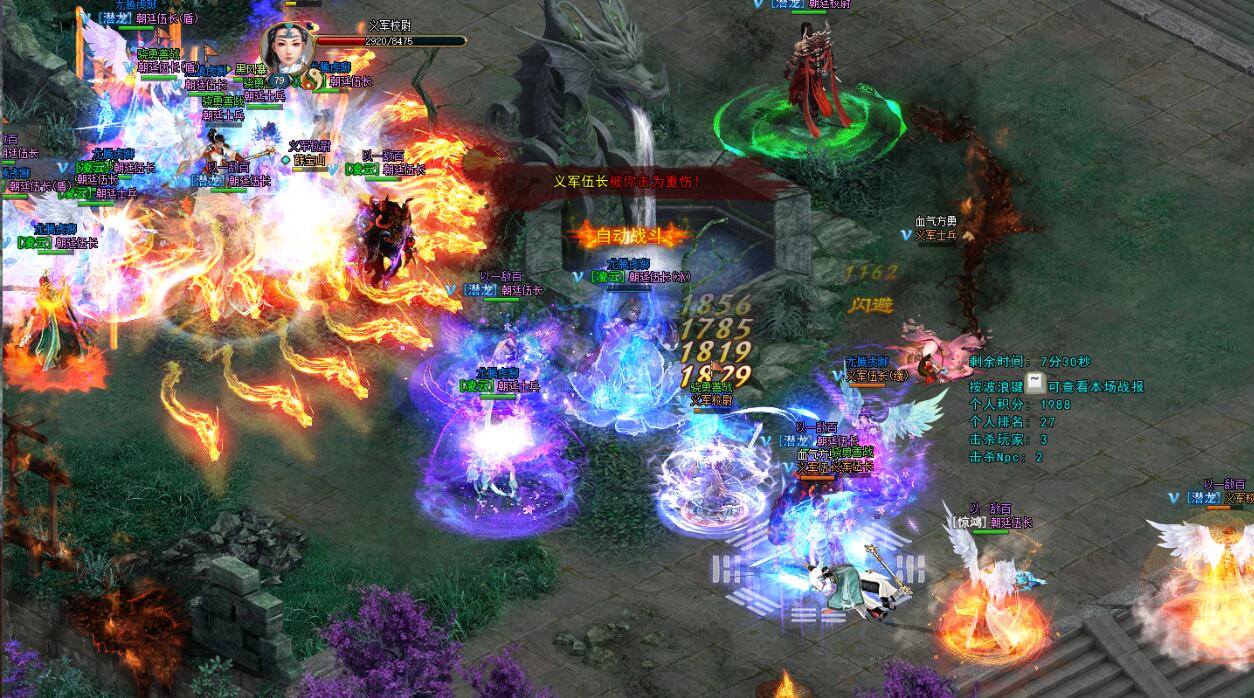Toggle the 自动战斗 auto-battle banner
1254x698 pixels.
pyautogui.click(x=630, y=237)
